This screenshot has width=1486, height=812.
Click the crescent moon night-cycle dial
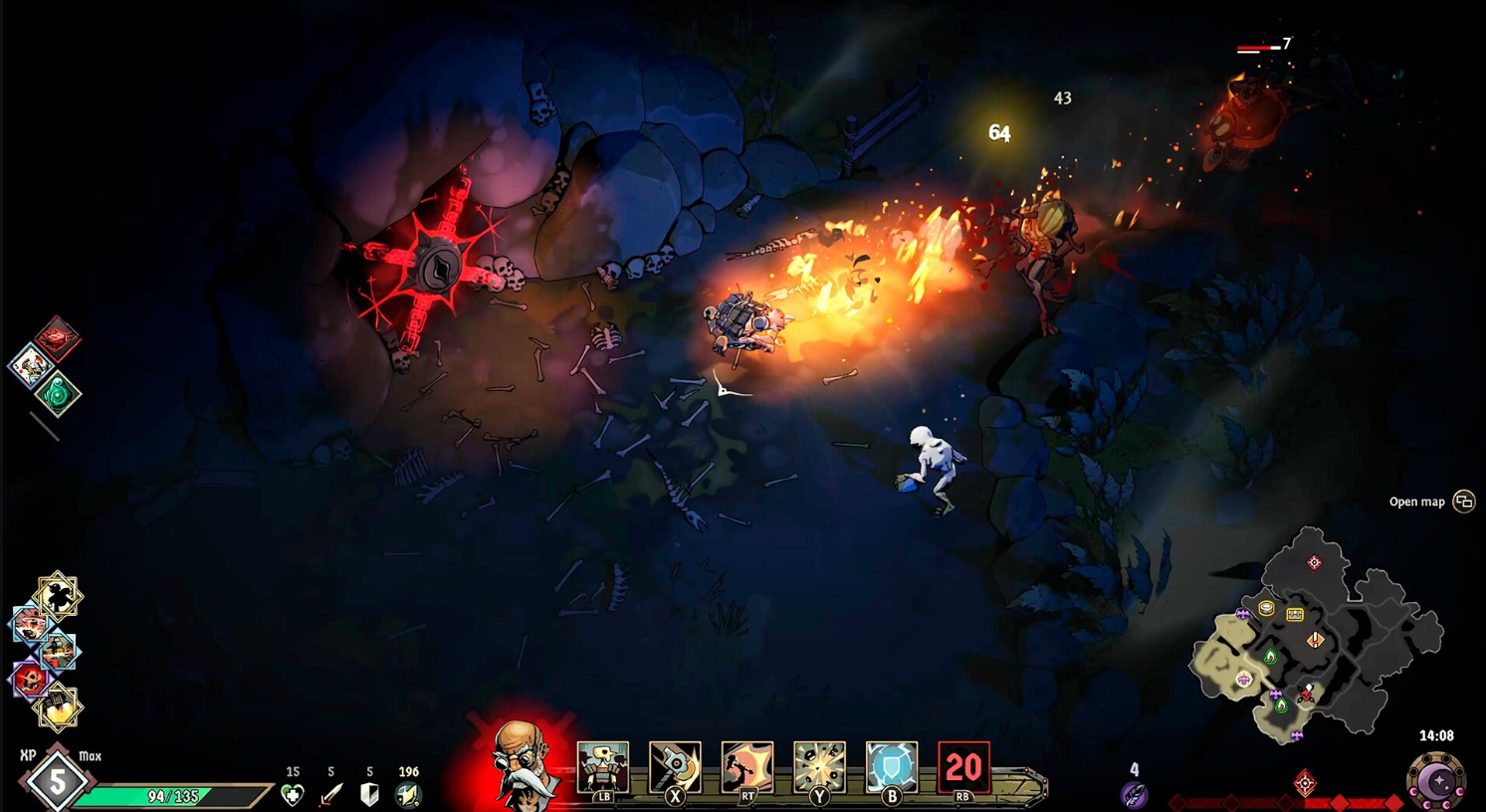point(1436,783)
